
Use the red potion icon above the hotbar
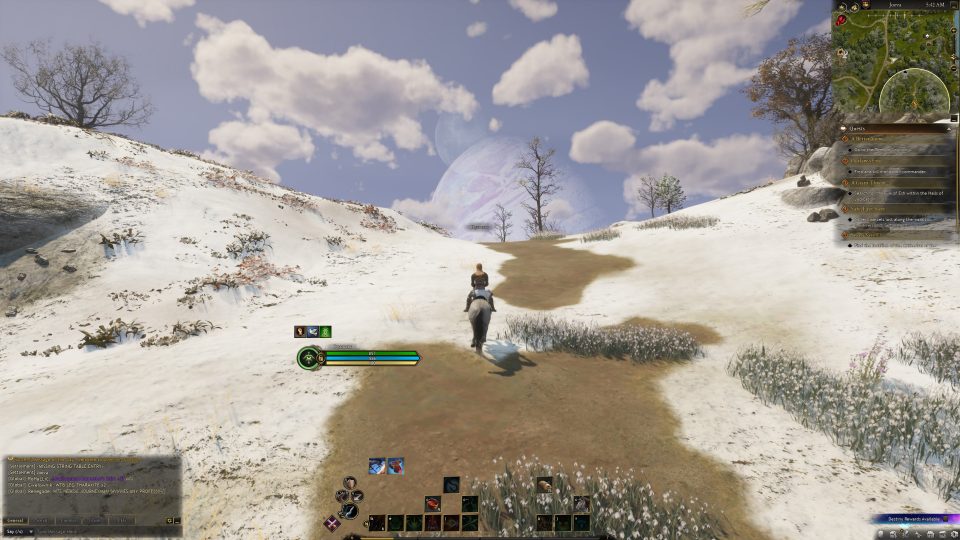pos(396,465)
